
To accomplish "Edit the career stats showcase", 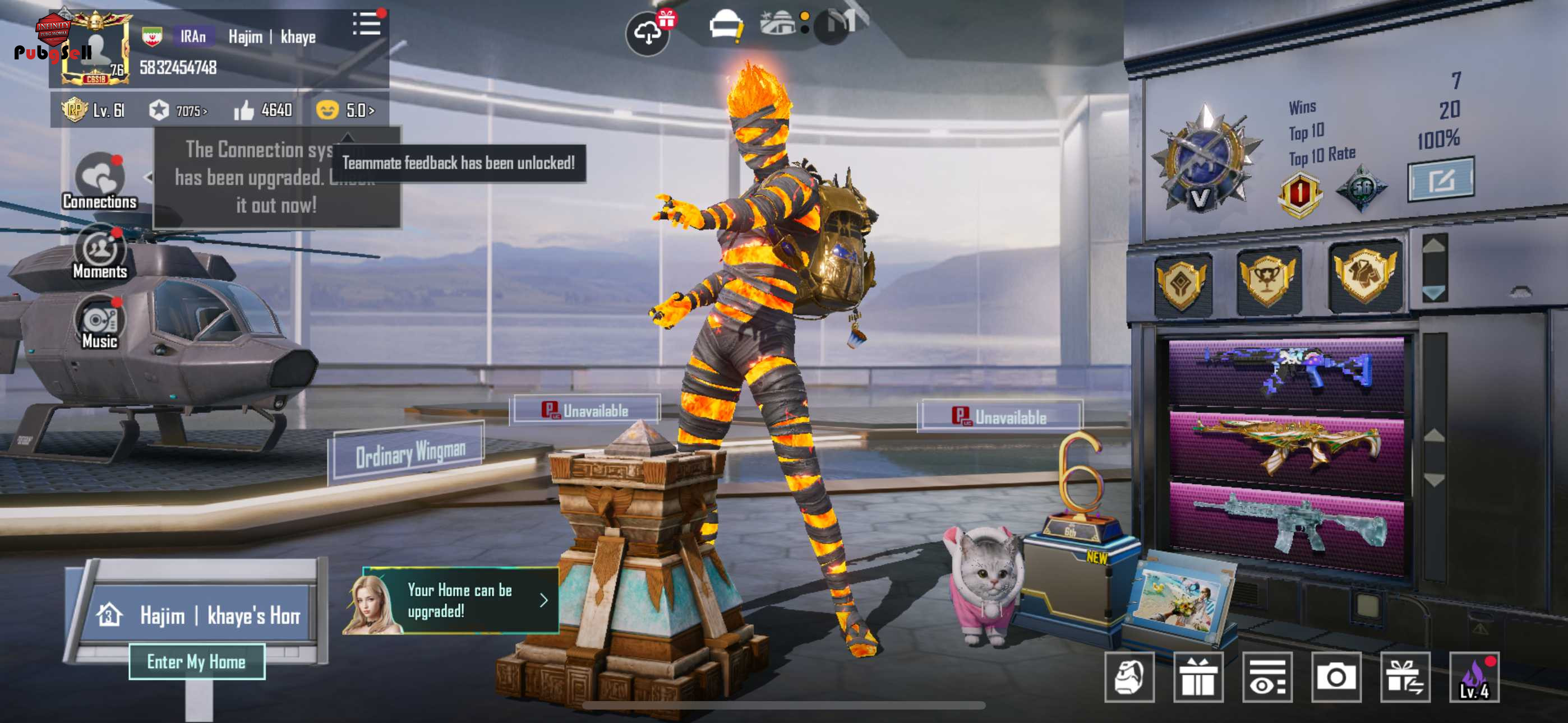I will (x=1440, y=179).
